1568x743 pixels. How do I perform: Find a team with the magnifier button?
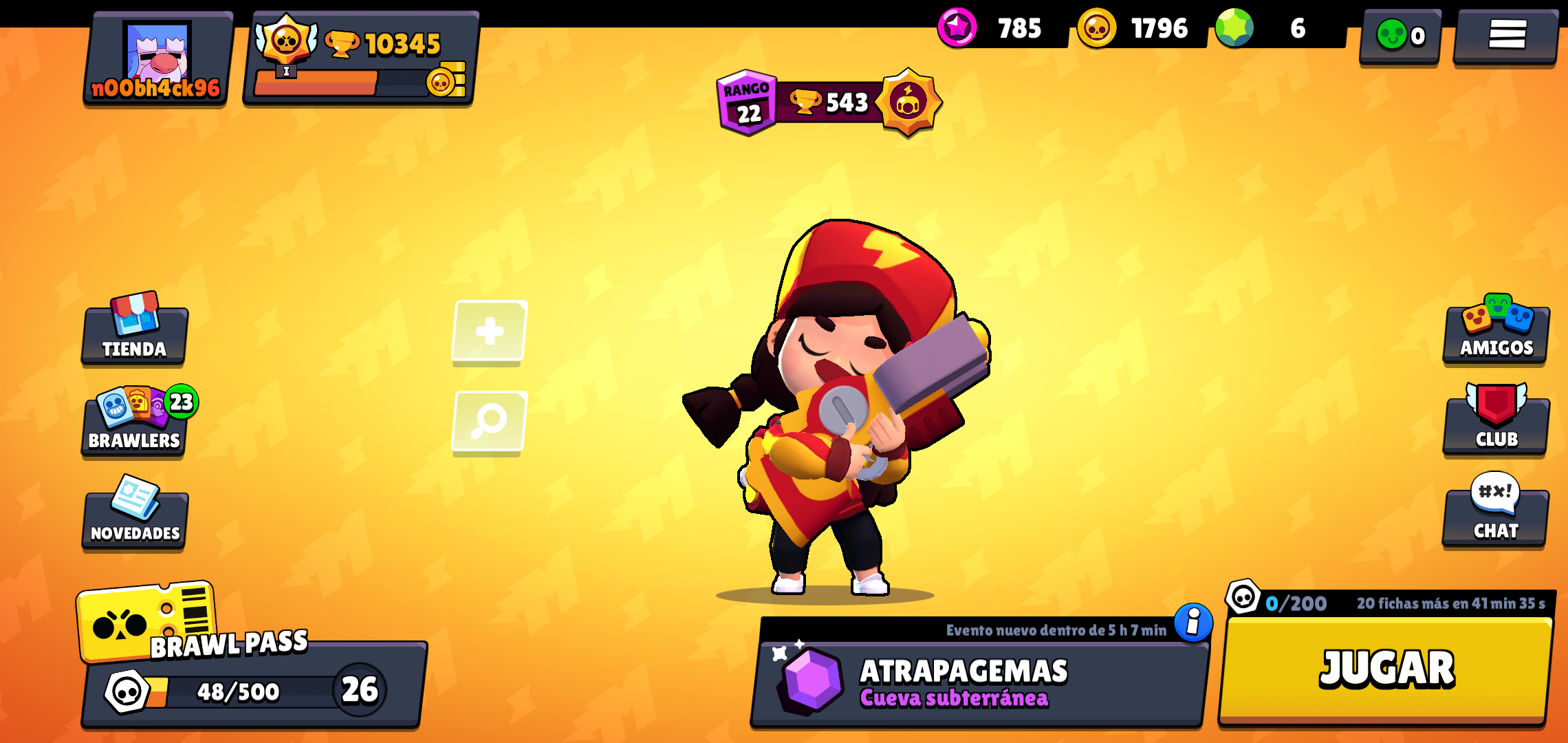click(489, 421)
